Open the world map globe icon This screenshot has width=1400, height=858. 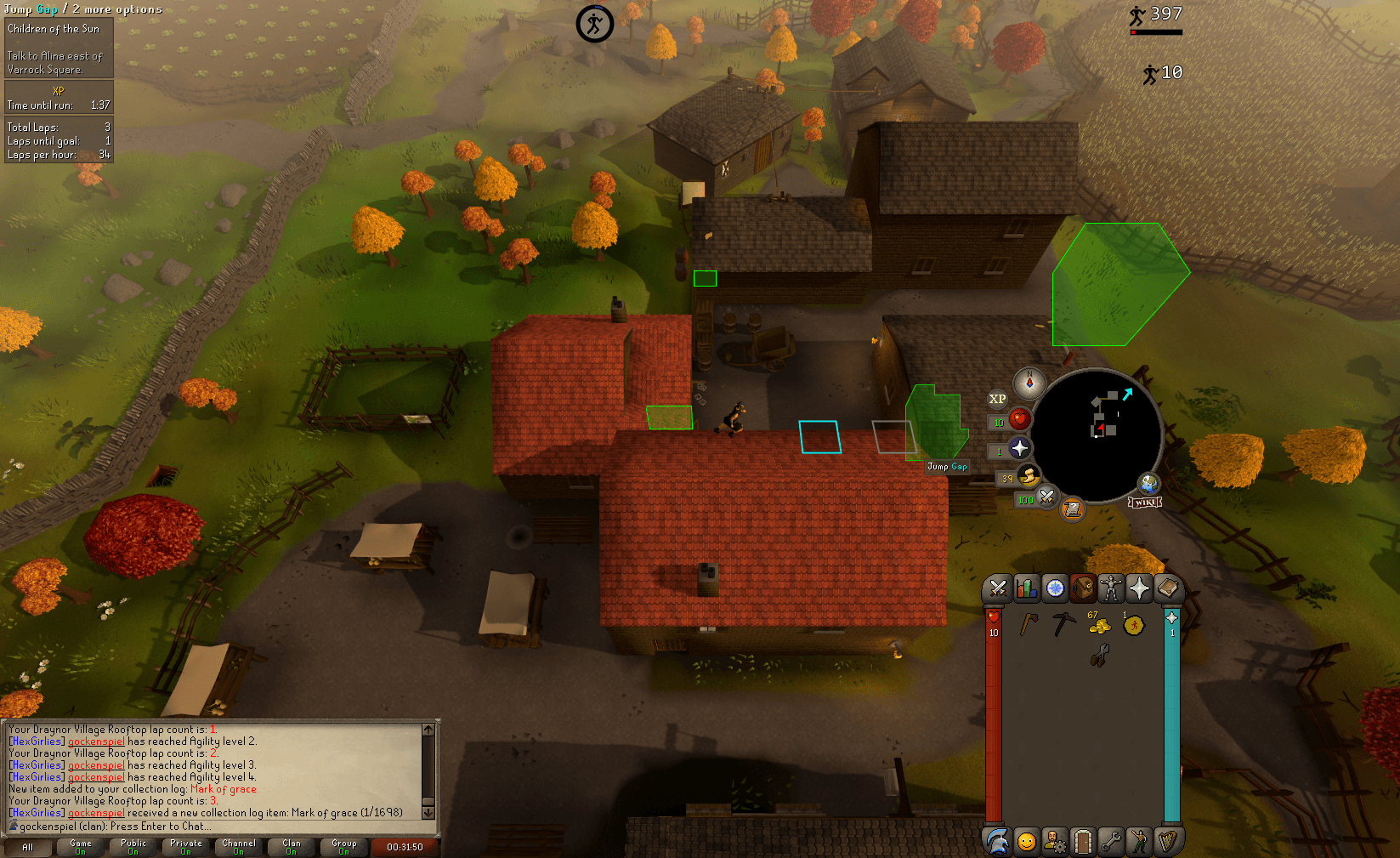[1148, 484]
